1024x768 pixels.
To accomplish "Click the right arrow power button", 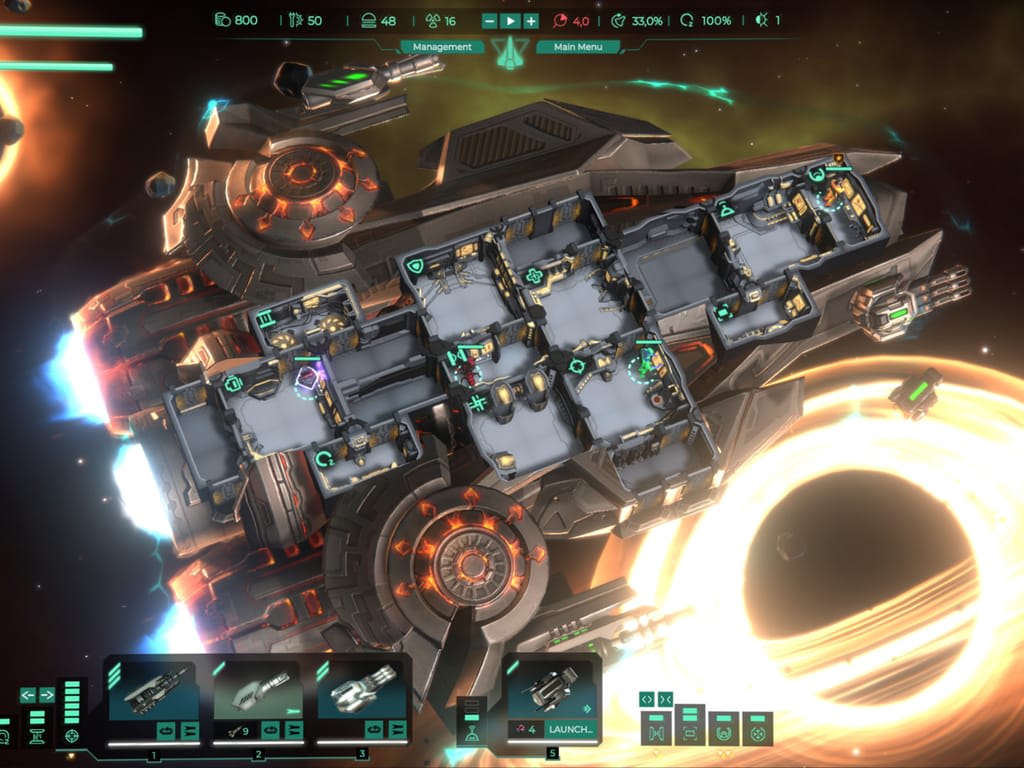I will 47,694.
